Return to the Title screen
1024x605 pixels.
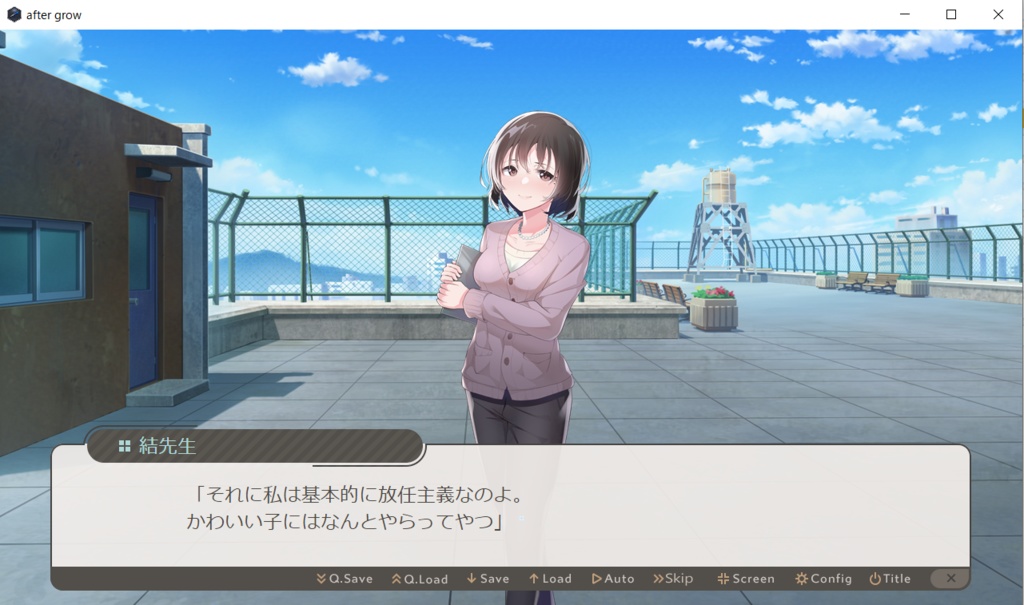pos(890,579)
